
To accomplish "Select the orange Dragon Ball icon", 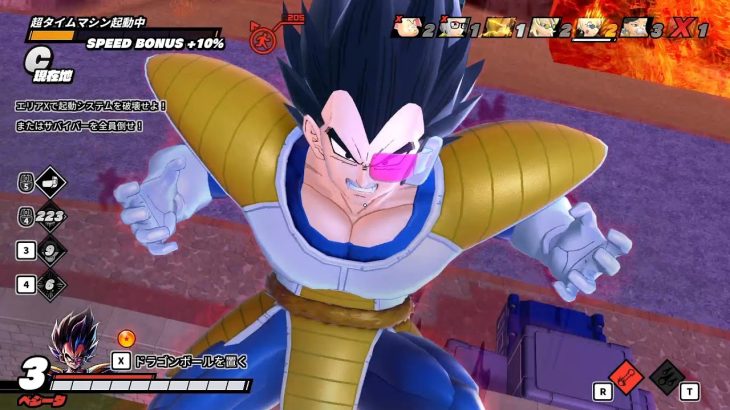I will click(x=126, y=340).
